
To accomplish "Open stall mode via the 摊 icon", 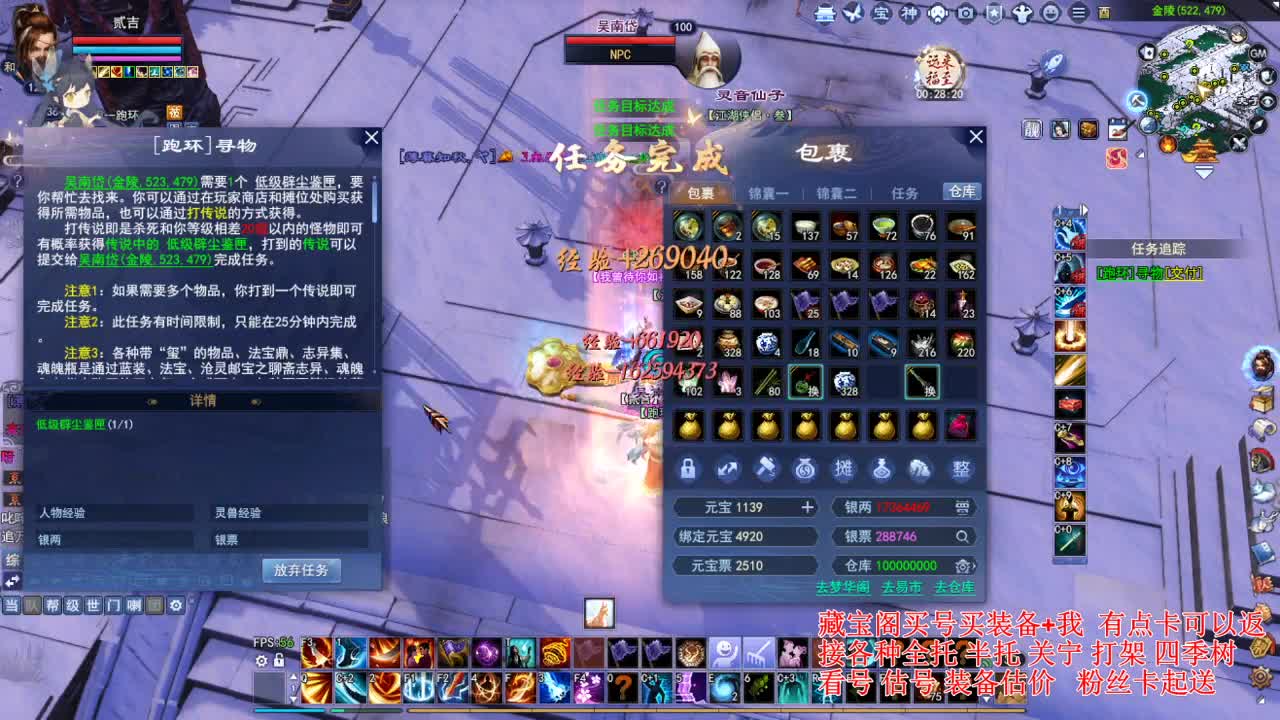I will 844,470.
